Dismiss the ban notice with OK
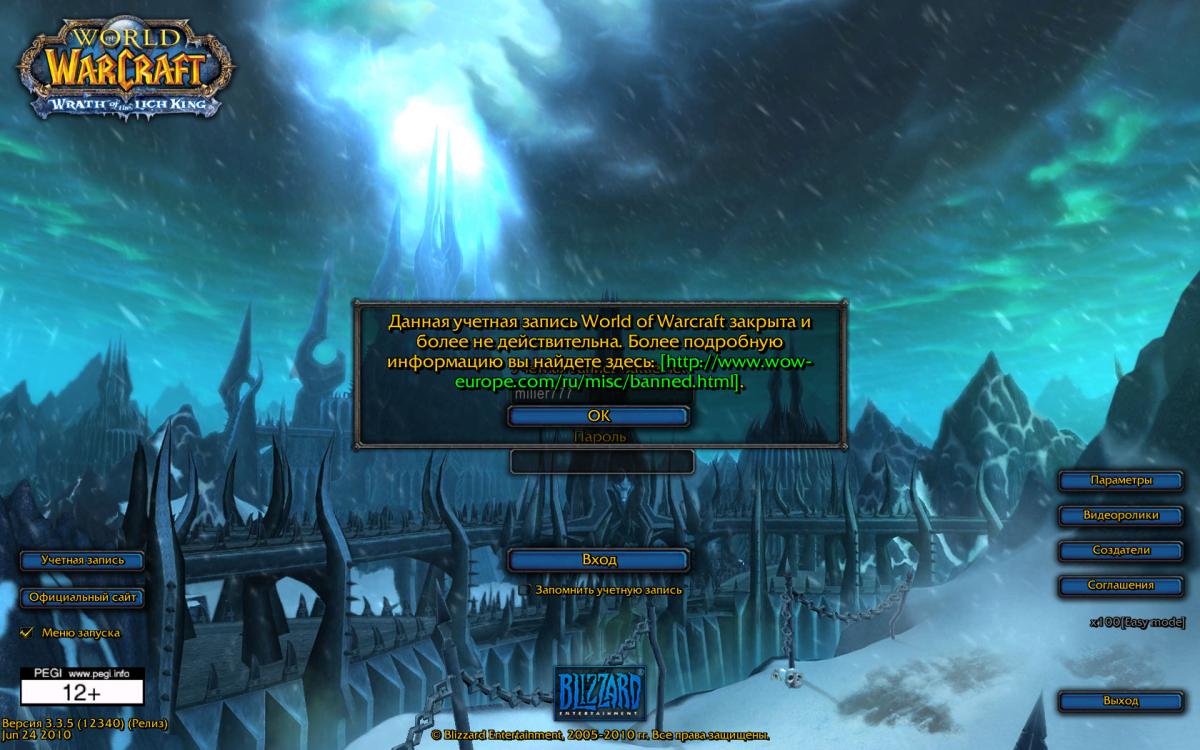1200x750 pixels. click(598, 415)
